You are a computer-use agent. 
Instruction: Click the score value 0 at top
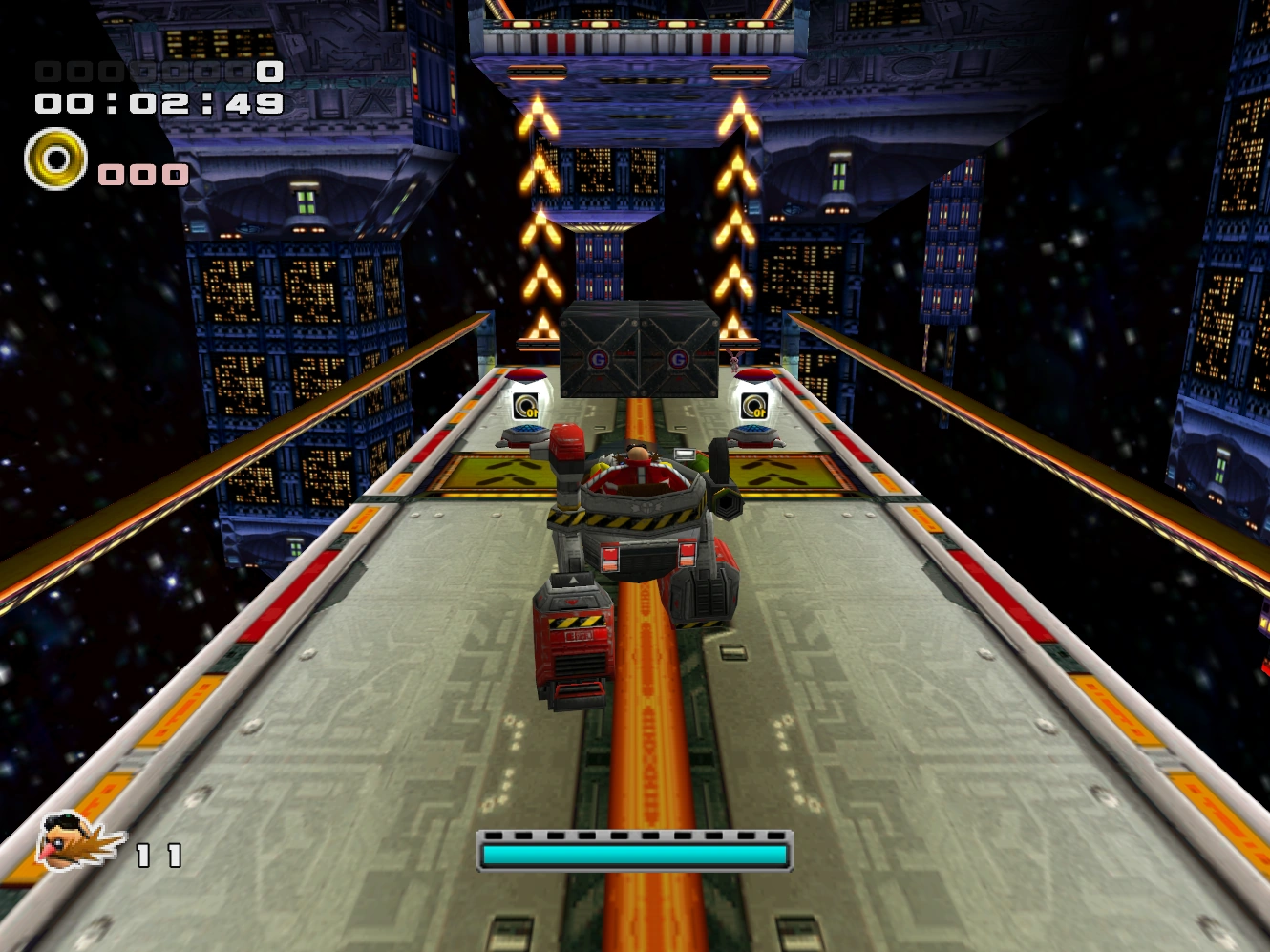[x=268, y=70]
